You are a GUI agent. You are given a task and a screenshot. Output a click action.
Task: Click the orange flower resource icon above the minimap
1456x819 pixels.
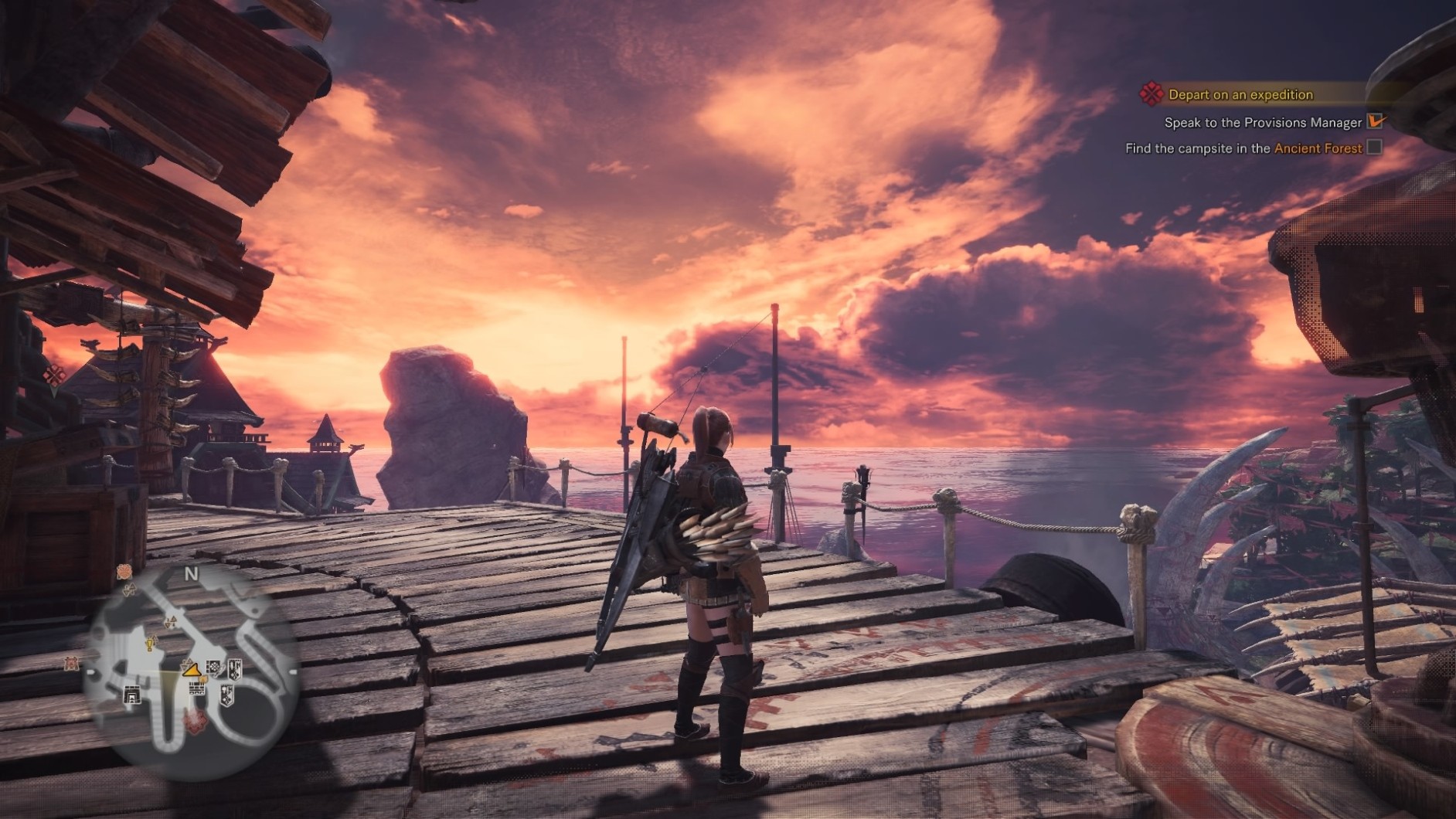[x=124, y=571]
